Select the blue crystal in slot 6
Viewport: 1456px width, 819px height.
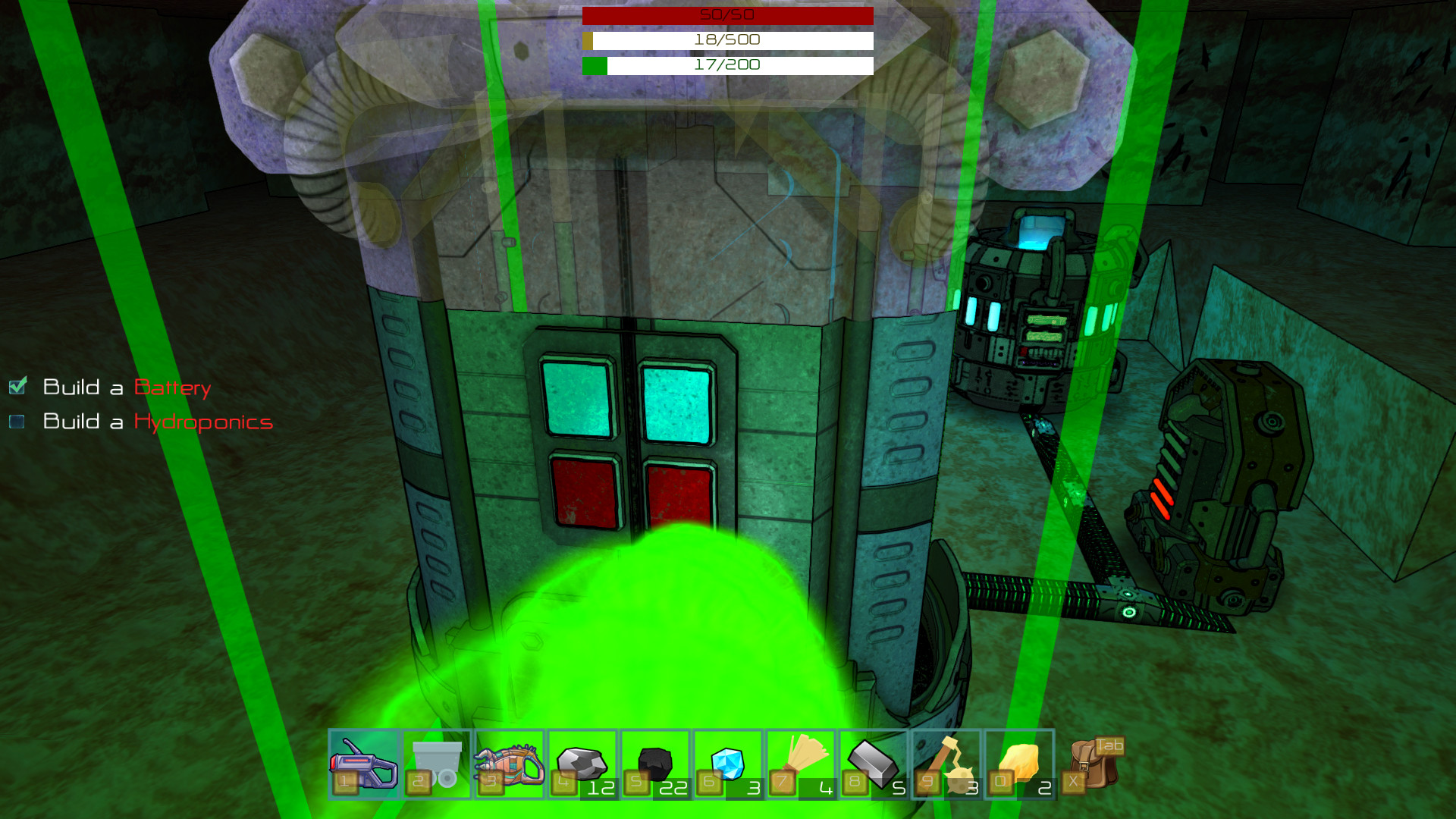coord(726,762)
